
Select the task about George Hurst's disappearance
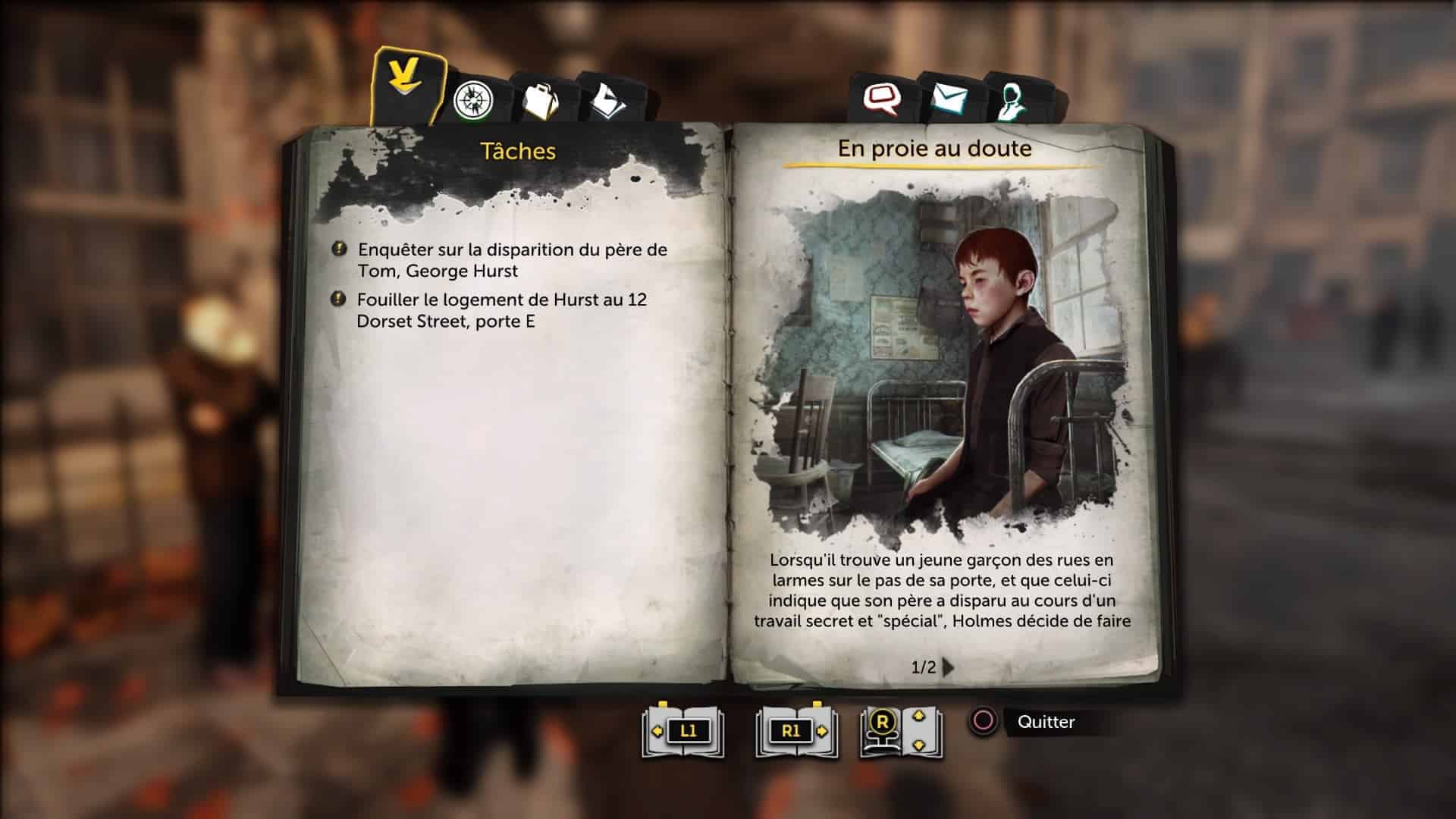pyautogui.click(x=512, y=260)
